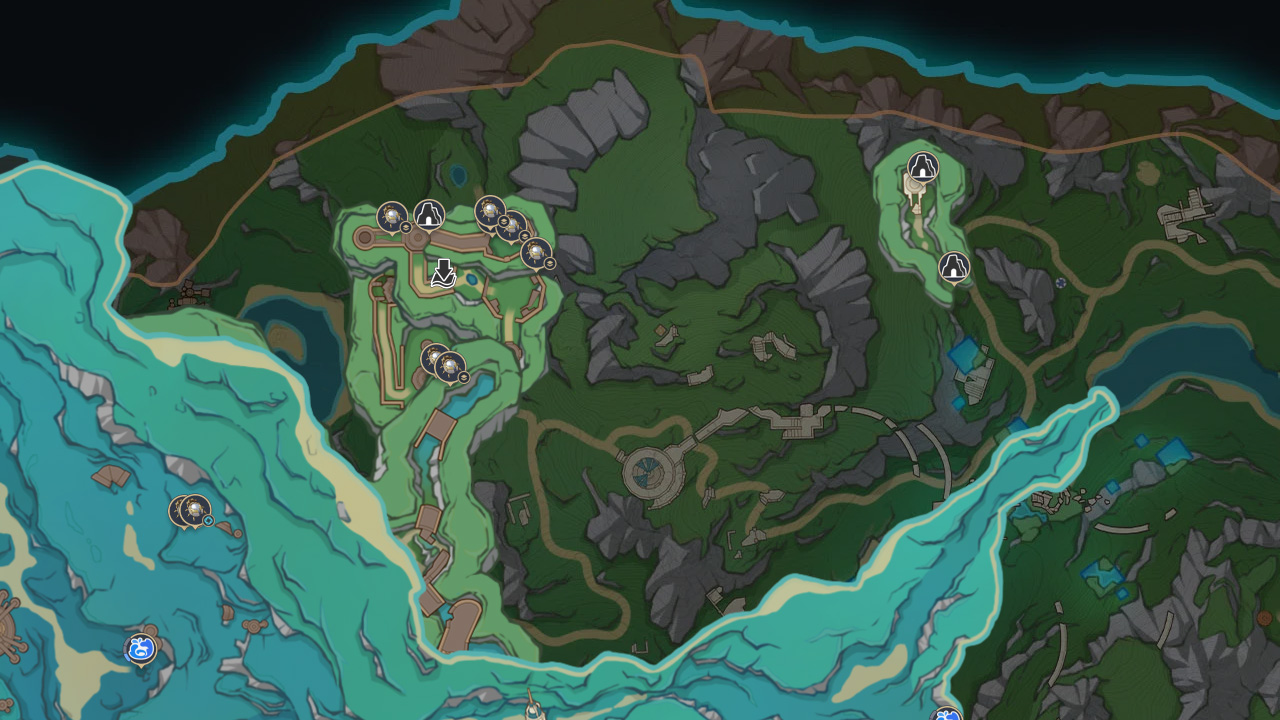
Task: Select the front marker of the overlapping mid-map orb pair
Action: tap(450, 366)
